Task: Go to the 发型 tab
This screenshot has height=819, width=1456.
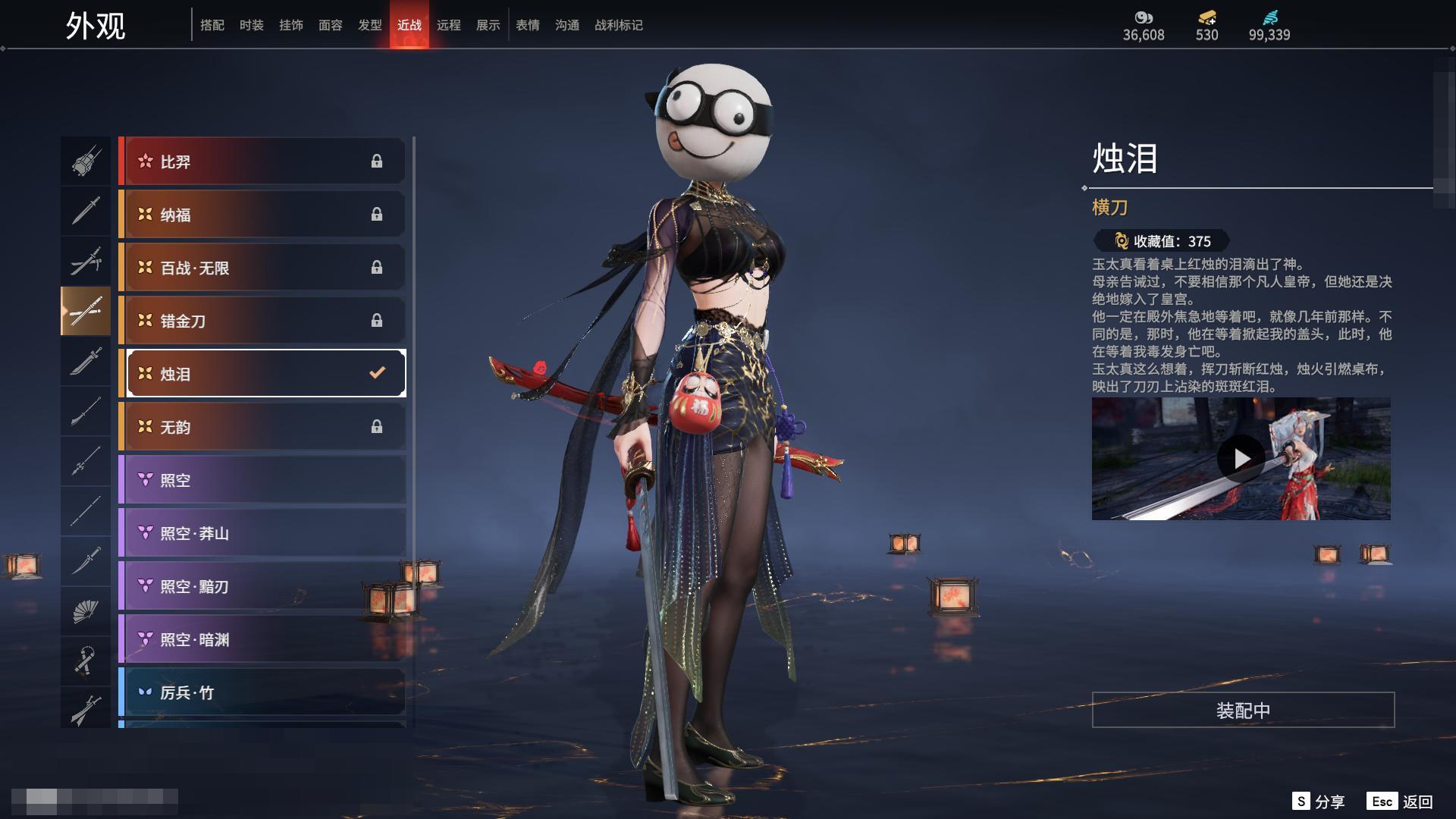Action: coord(369,25)
